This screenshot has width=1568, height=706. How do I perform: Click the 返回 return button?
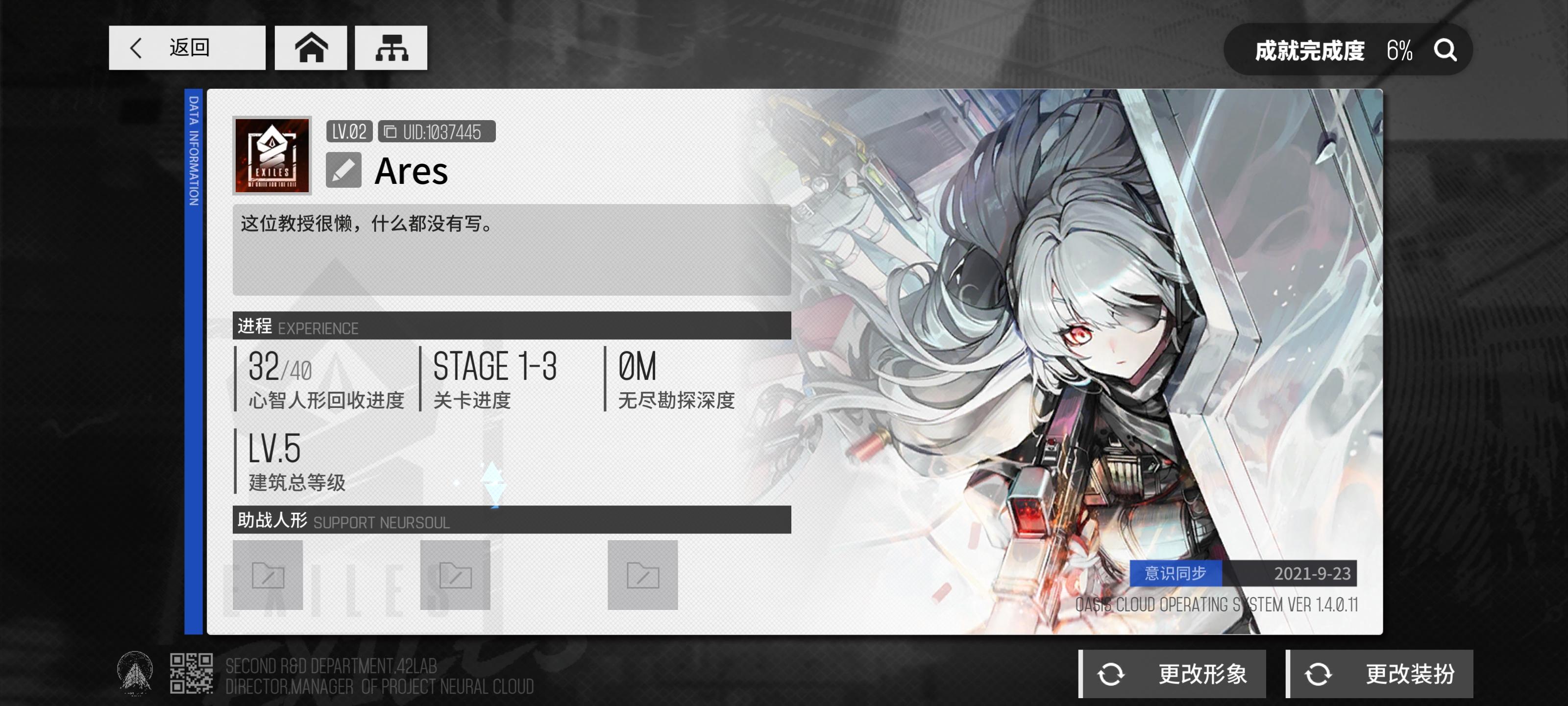coord(187,48)
